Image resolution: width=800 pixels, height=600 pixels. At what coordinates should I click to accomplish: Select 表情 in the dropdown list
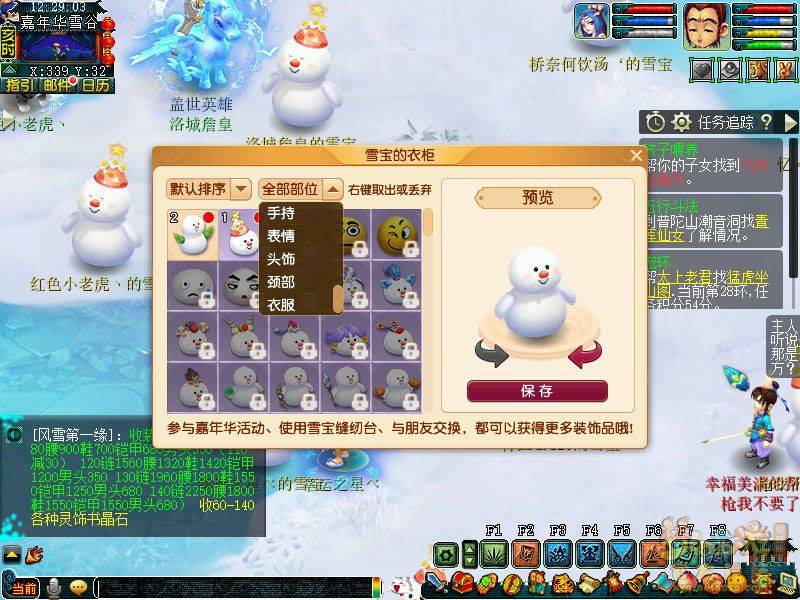(281, 235)
